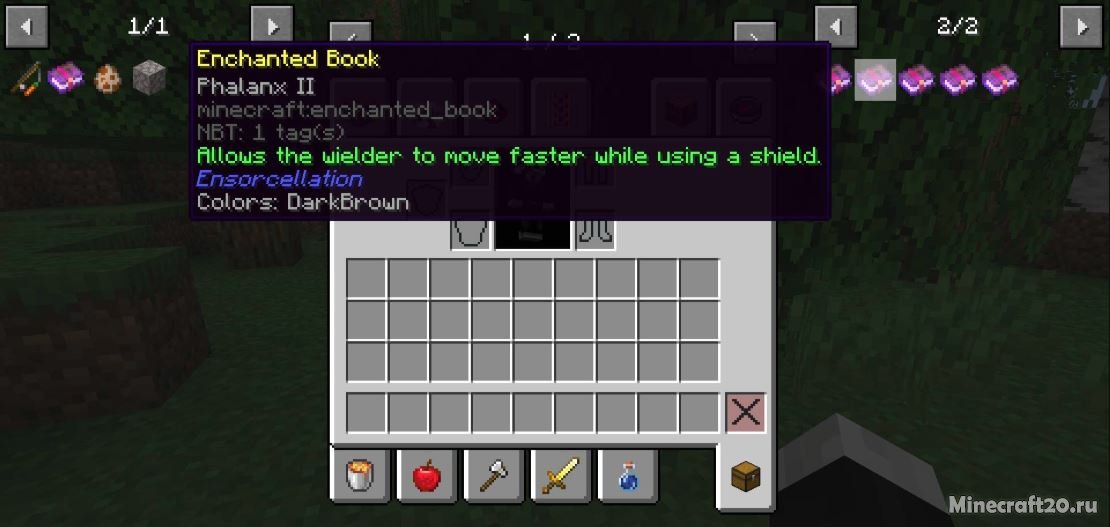Image resolution: width=1110 pixels, height=527 pixels.
Task: Select the cookie item icon
Action: click(x=107, y=78)
